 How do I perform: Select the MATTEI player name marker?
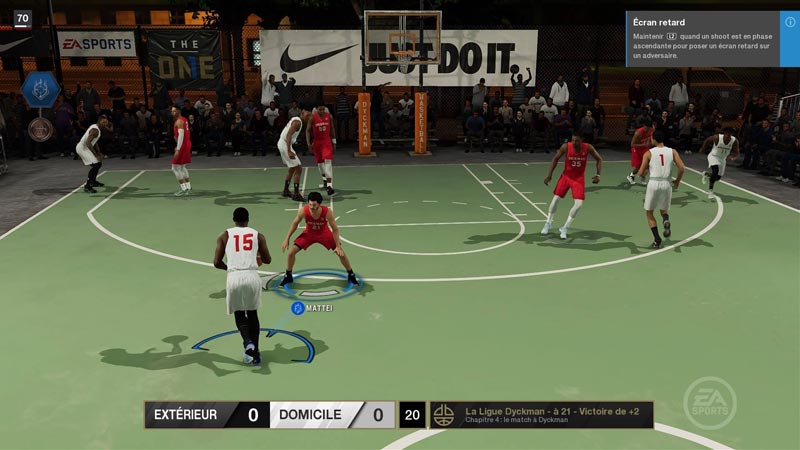312,308
